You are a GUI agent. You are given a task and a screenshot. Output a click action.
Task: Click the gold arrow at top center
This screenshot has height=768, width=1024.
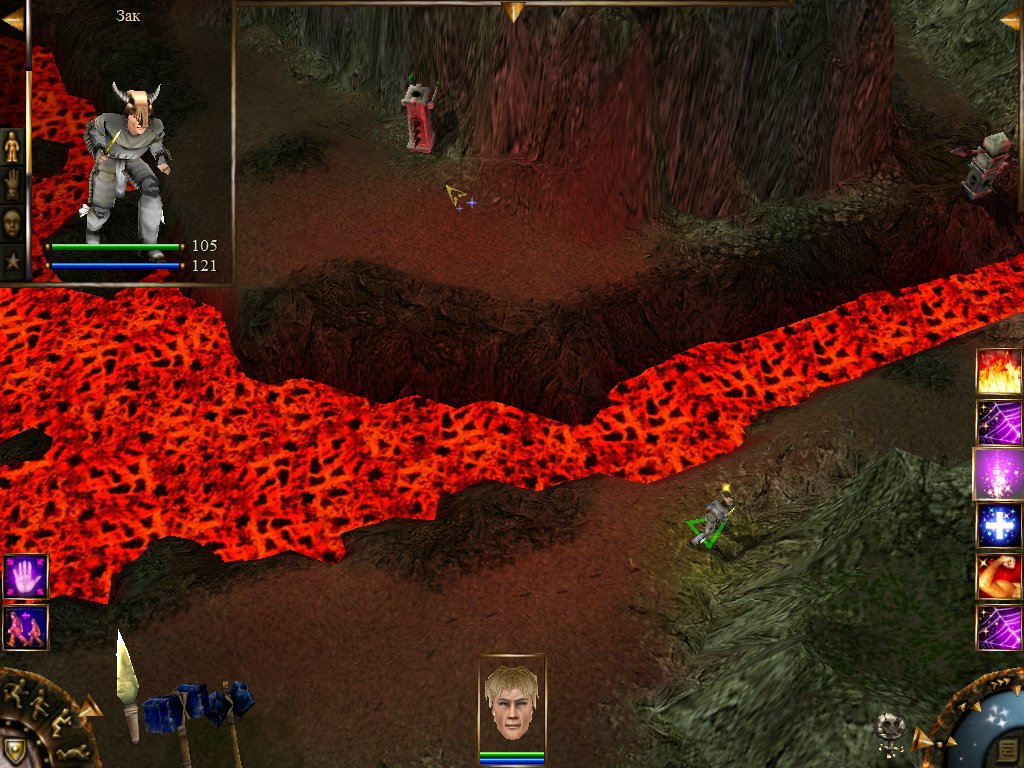point(513,11)
